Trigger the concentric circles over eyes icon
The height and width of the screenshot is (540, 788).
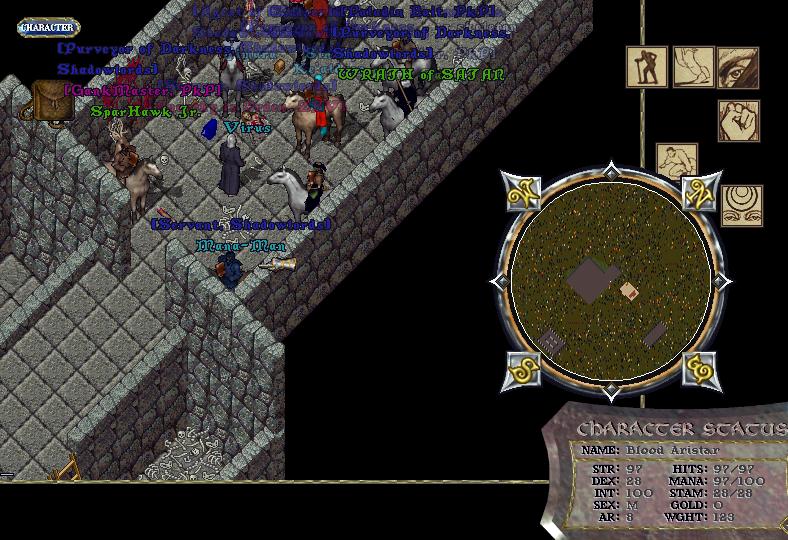point(742,206)
